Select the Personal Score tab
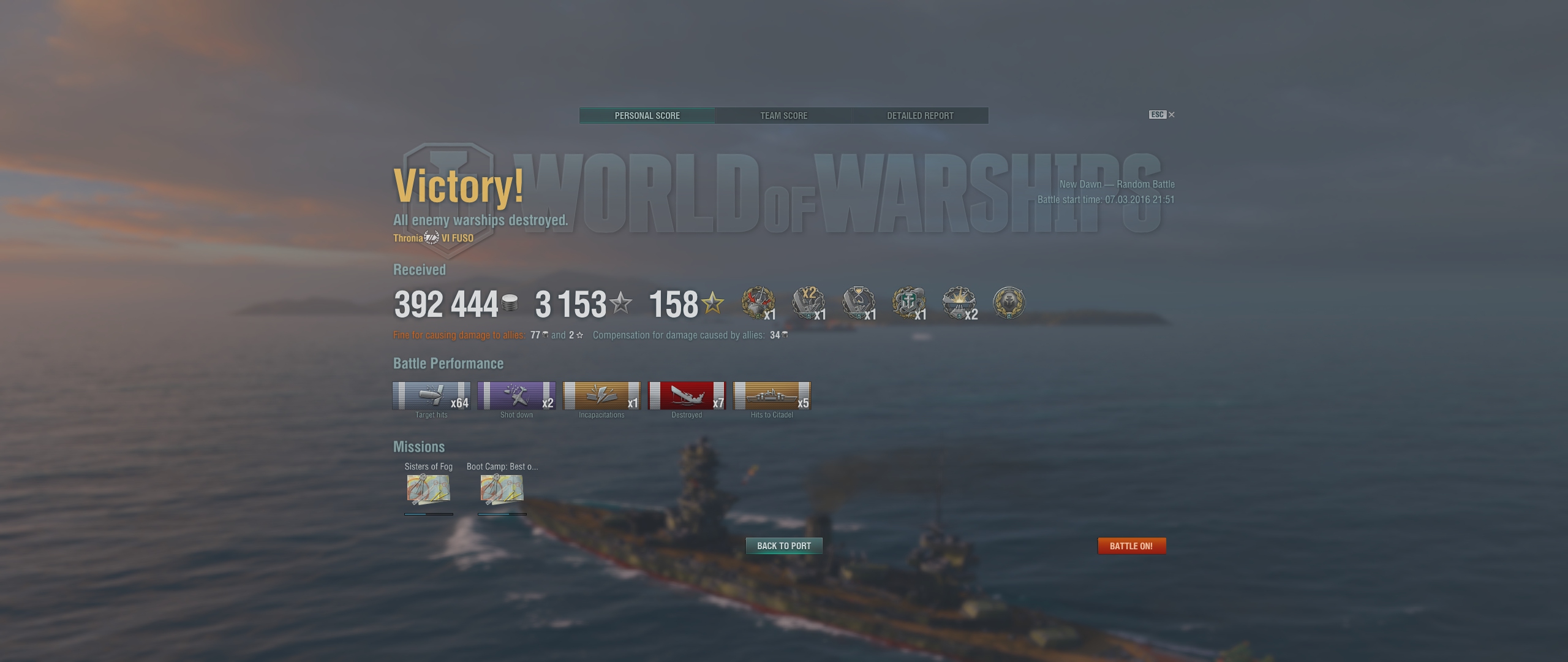 [647, 116]
